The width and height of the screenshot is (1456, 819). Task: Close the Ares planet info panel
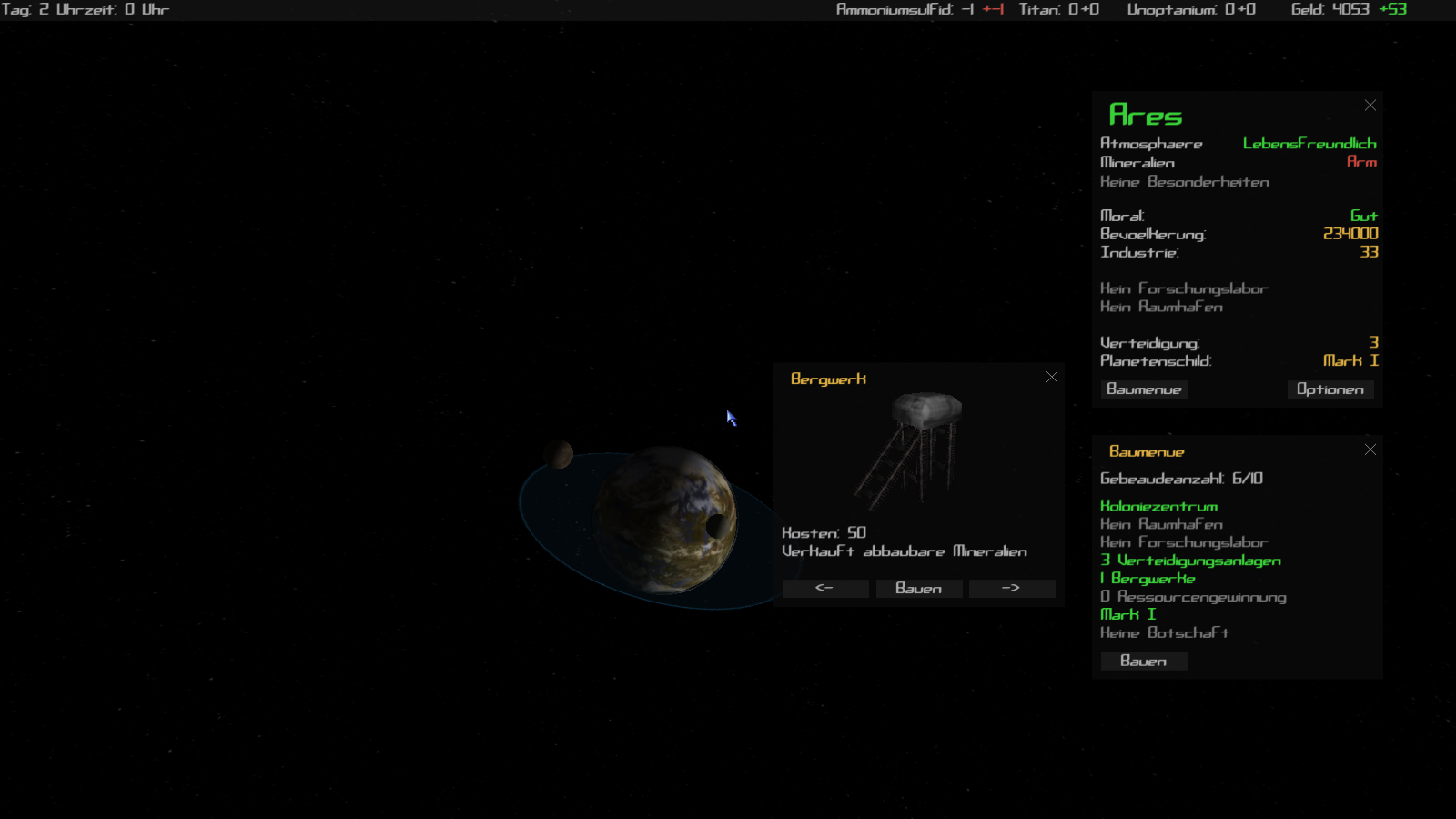click(x=1370, y=106)
